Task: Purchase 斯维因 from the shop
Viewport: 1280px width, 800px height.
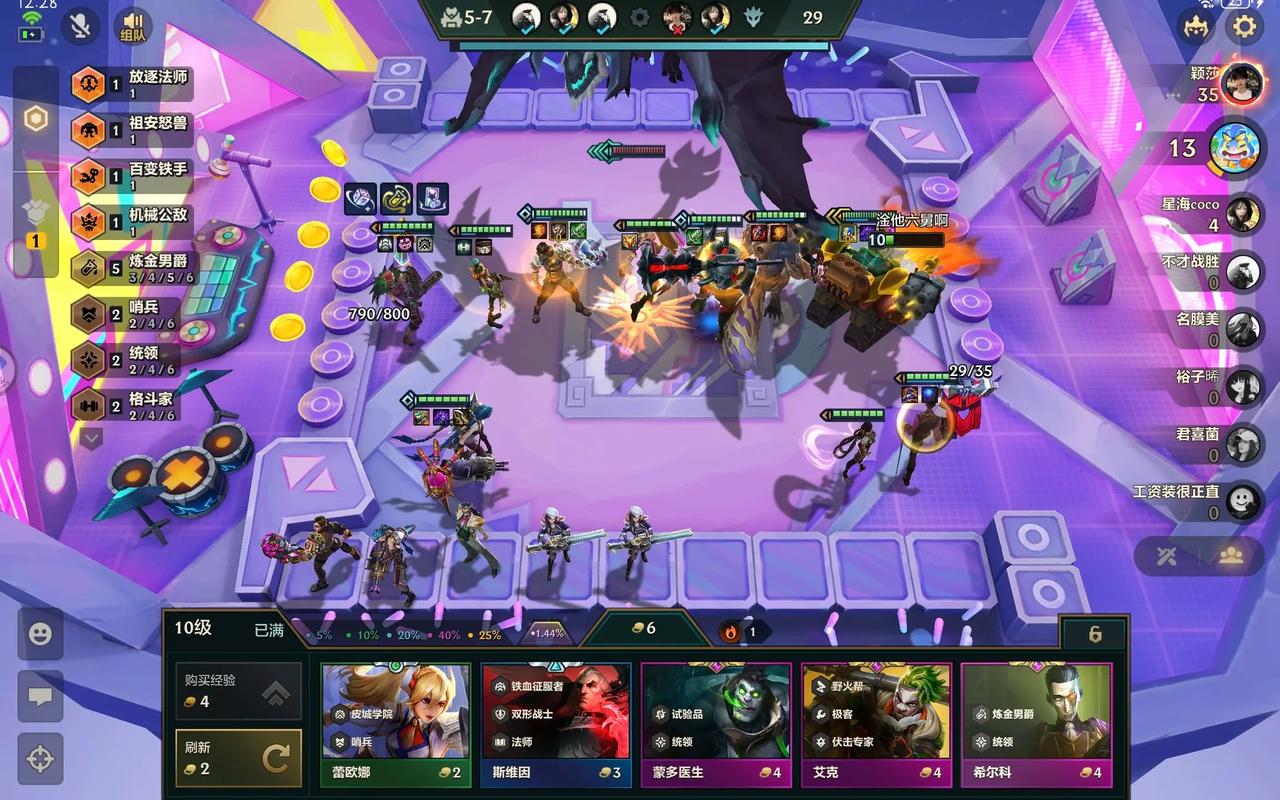Action: tap(555, 725)
